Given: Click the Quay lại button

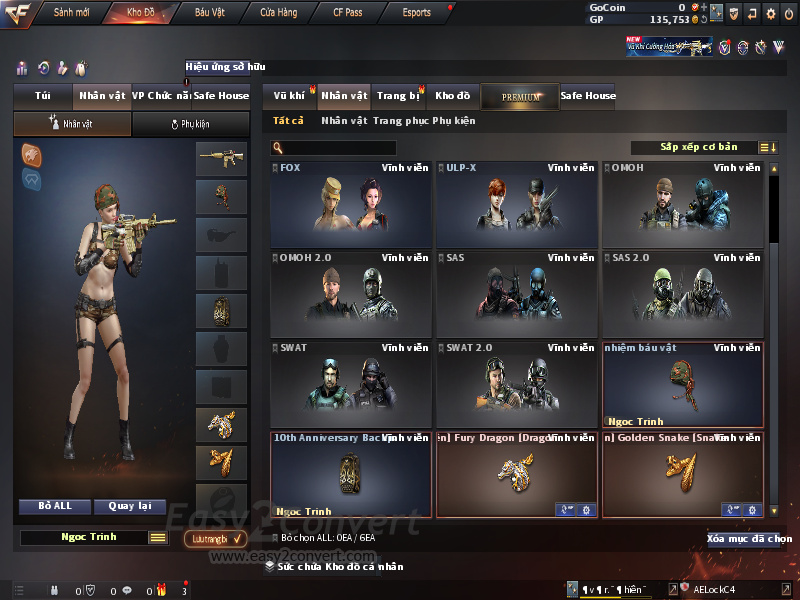Looking at the screenshot, I should tap(129, 506).
